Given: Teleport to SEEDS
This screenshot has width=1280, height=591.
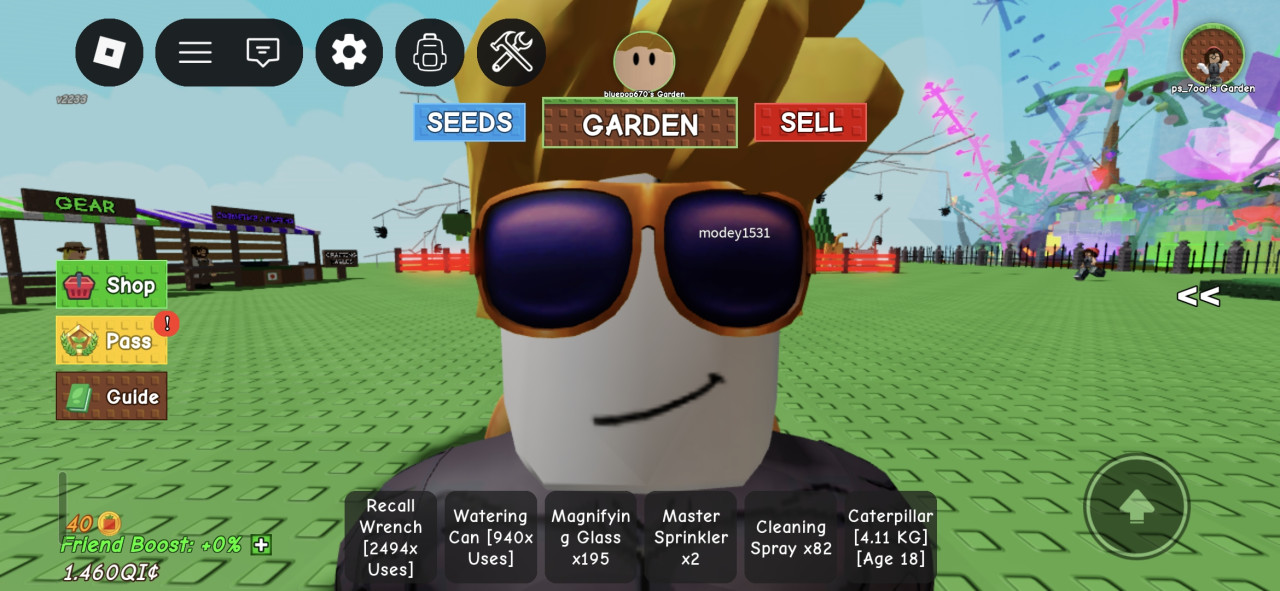Looking at the screenshot, I should 469,122.
